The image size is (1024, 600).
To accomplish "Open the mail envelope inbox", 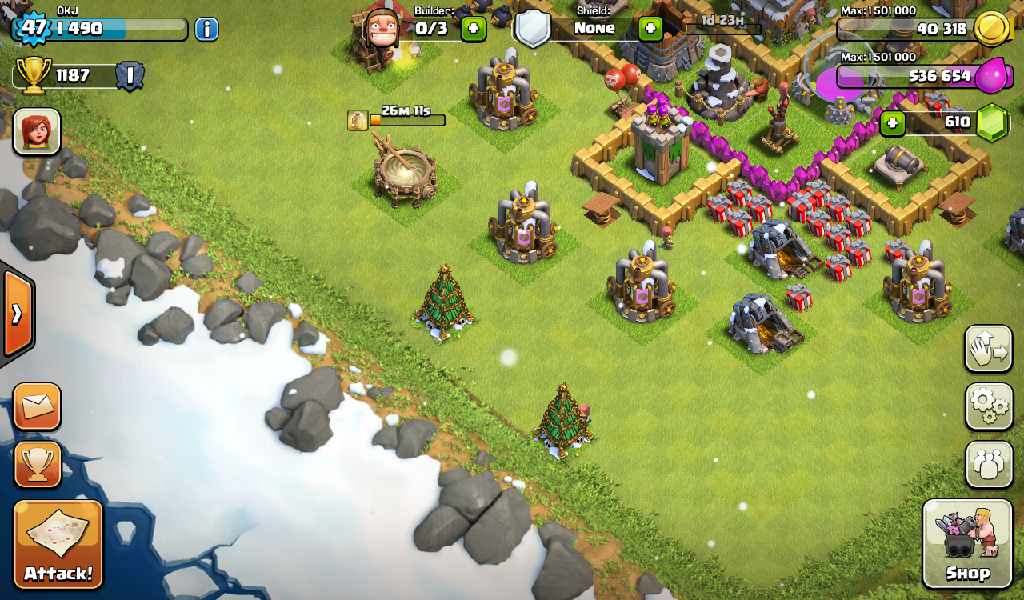I will click(37, 406).
